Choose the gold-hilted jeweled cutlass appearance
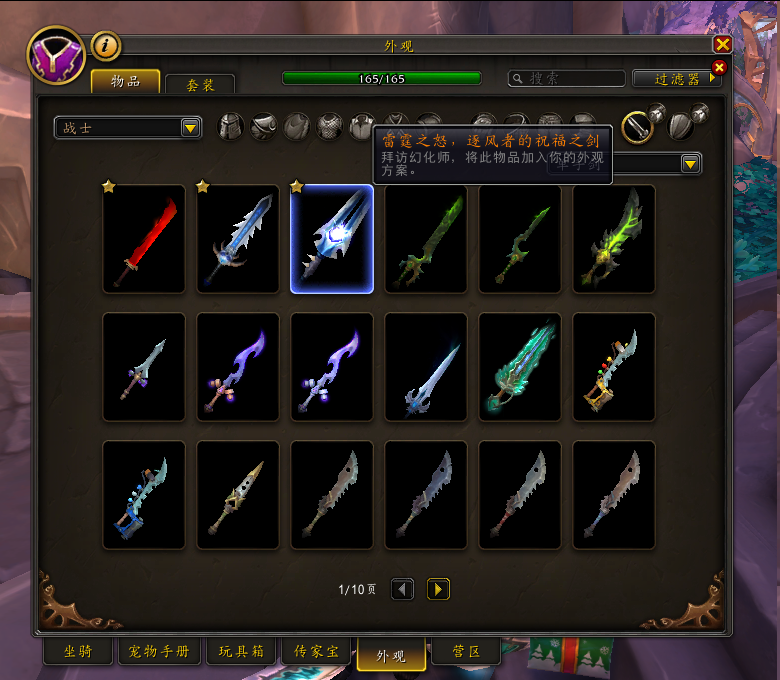Screen dimensions: 780x680 (614, 367)
